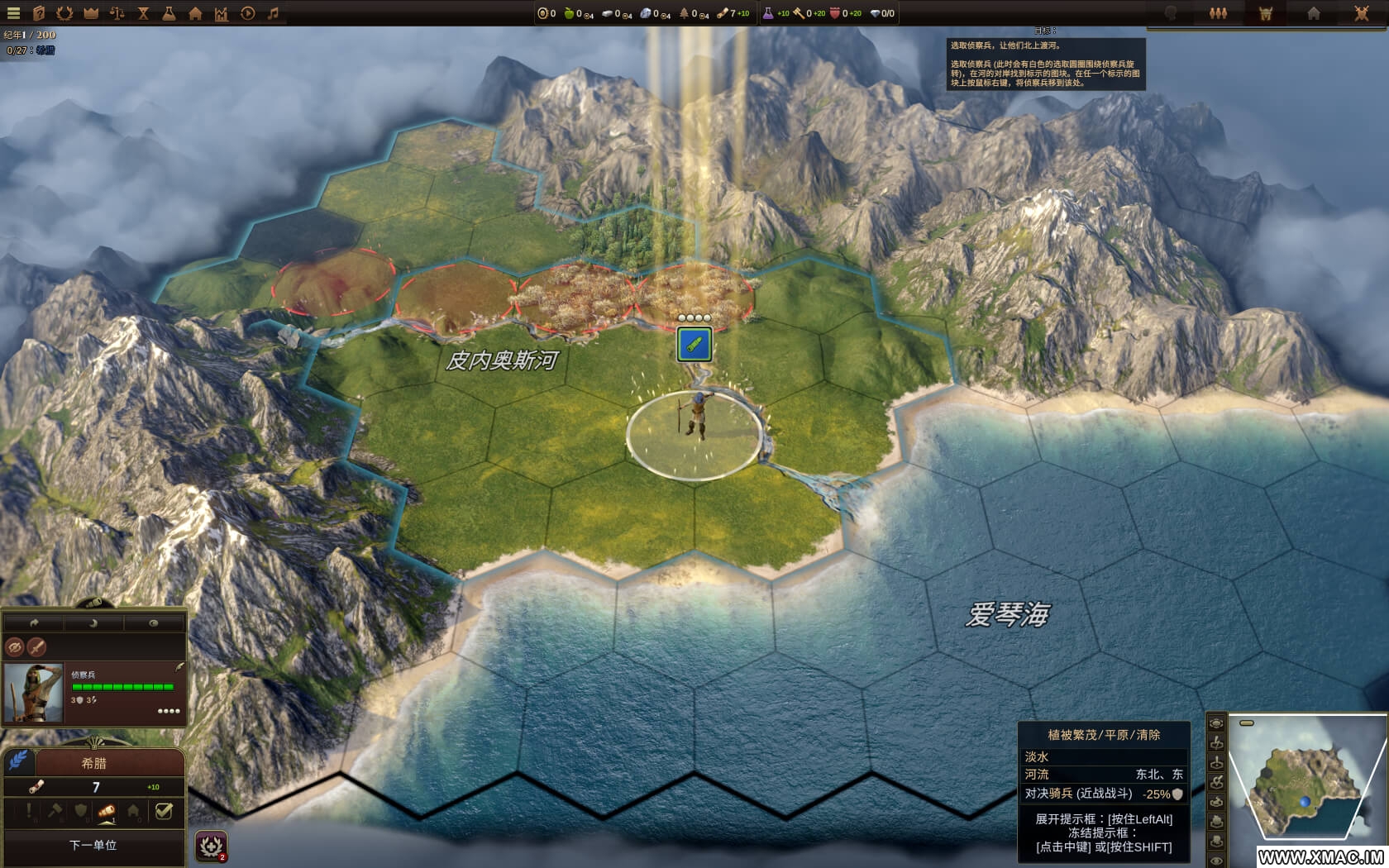Click the circular play button icon

click(x=247, y=13)
